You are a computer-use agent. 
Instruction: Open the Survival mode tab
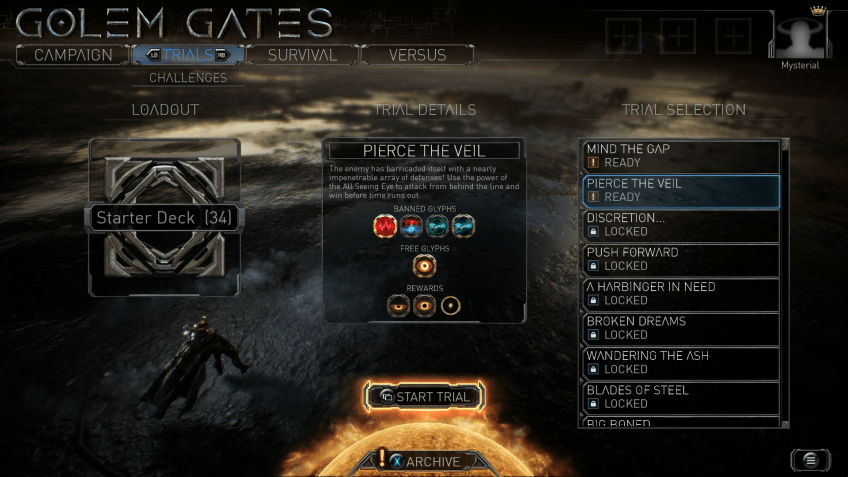tap(301, 55)
